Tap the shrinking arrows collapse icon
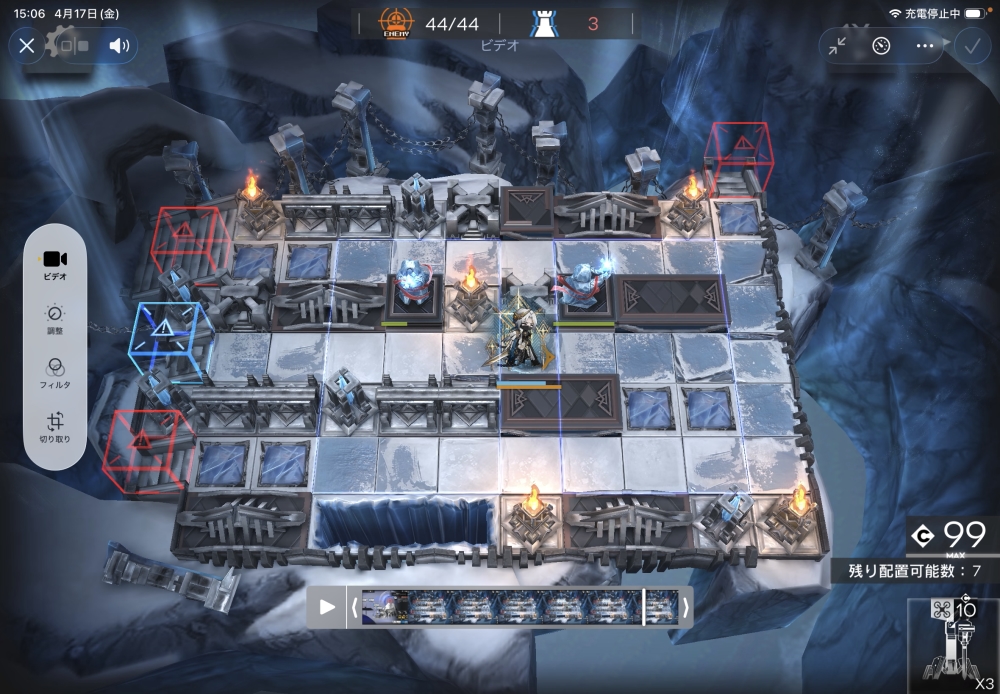 click(x=838, y=46)
